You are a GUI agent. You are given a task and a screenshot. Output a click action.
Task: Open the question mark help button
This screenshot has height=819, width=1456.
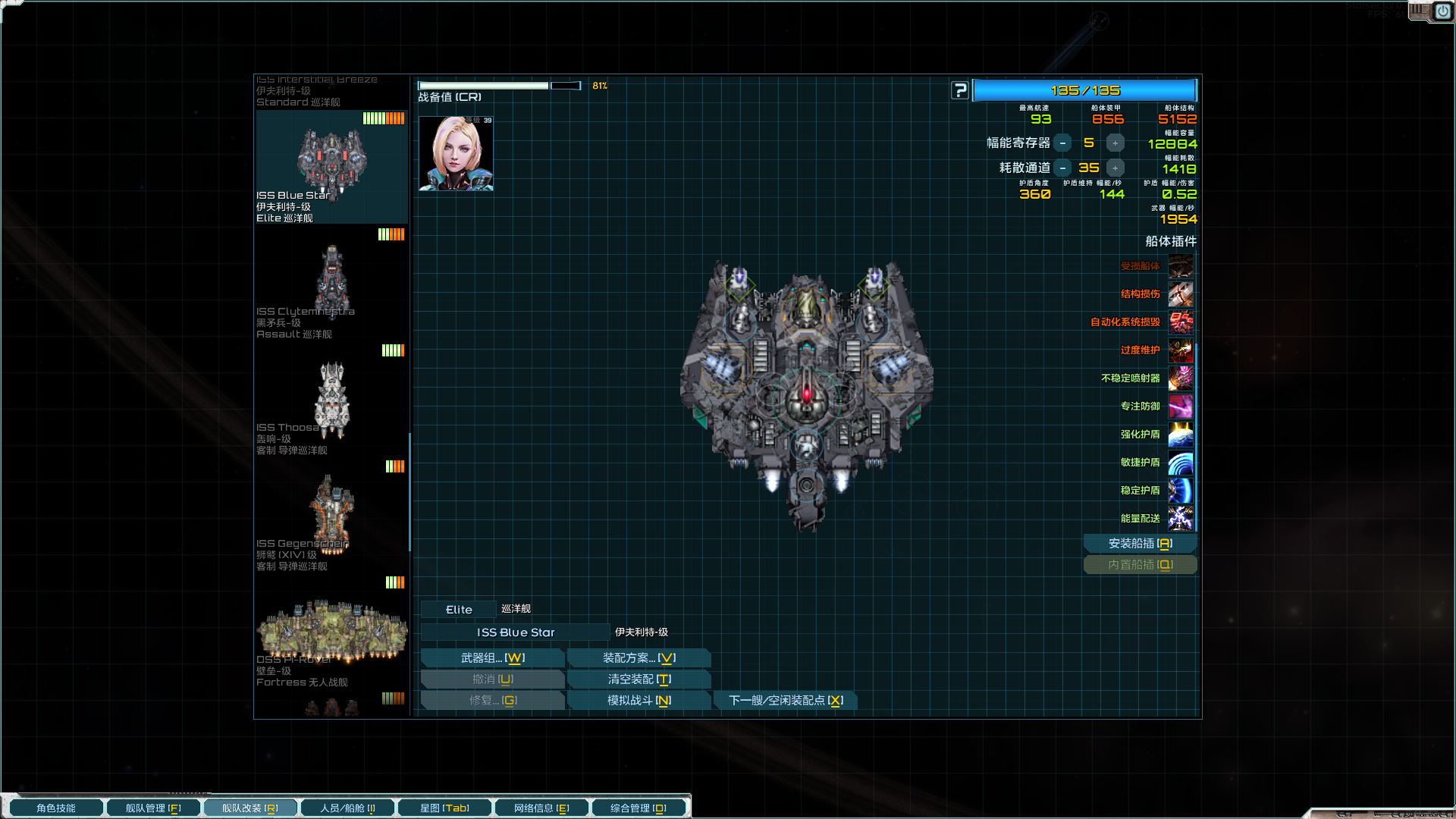pos(960,91)
